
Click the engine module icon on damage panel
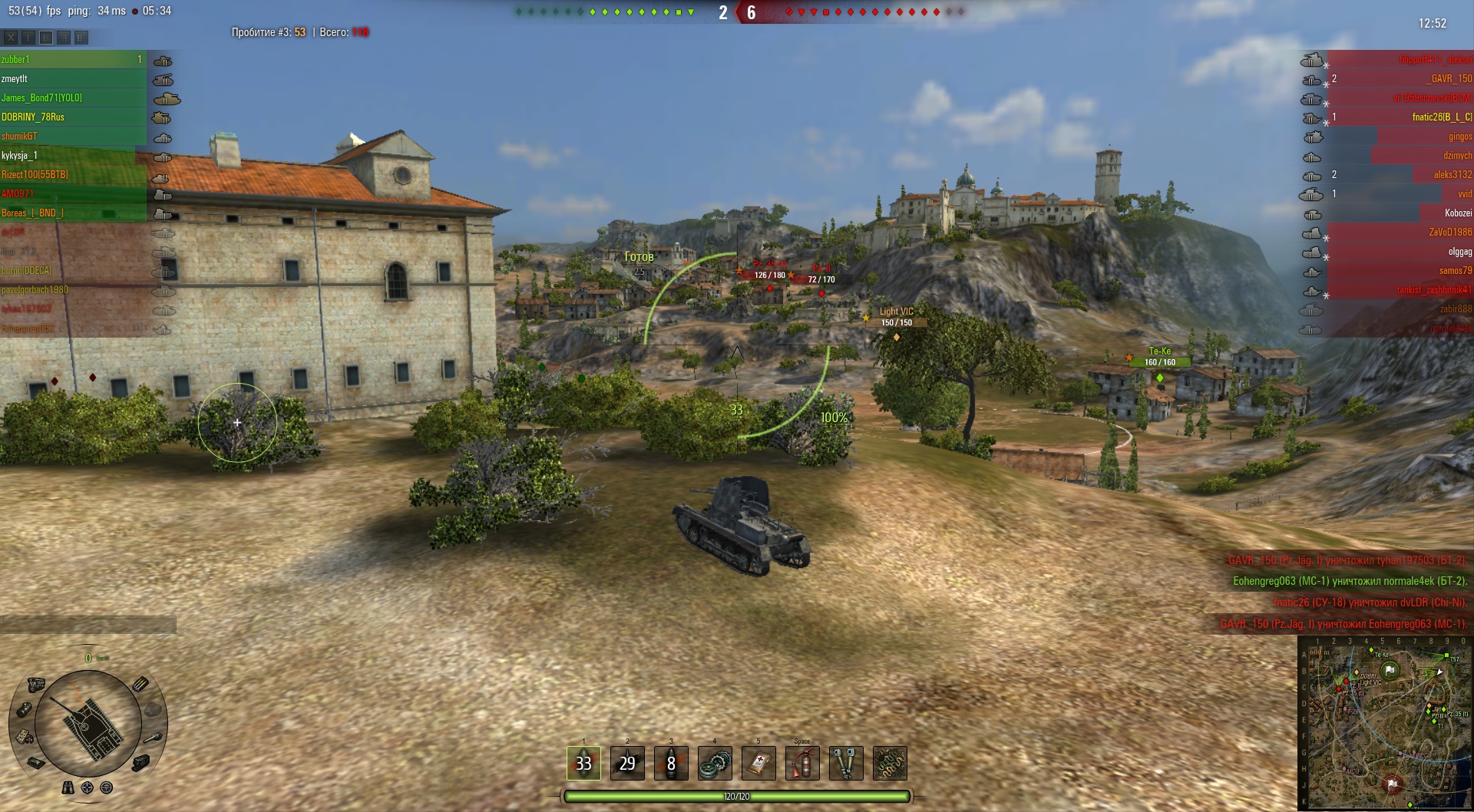[x=36, y=684]
